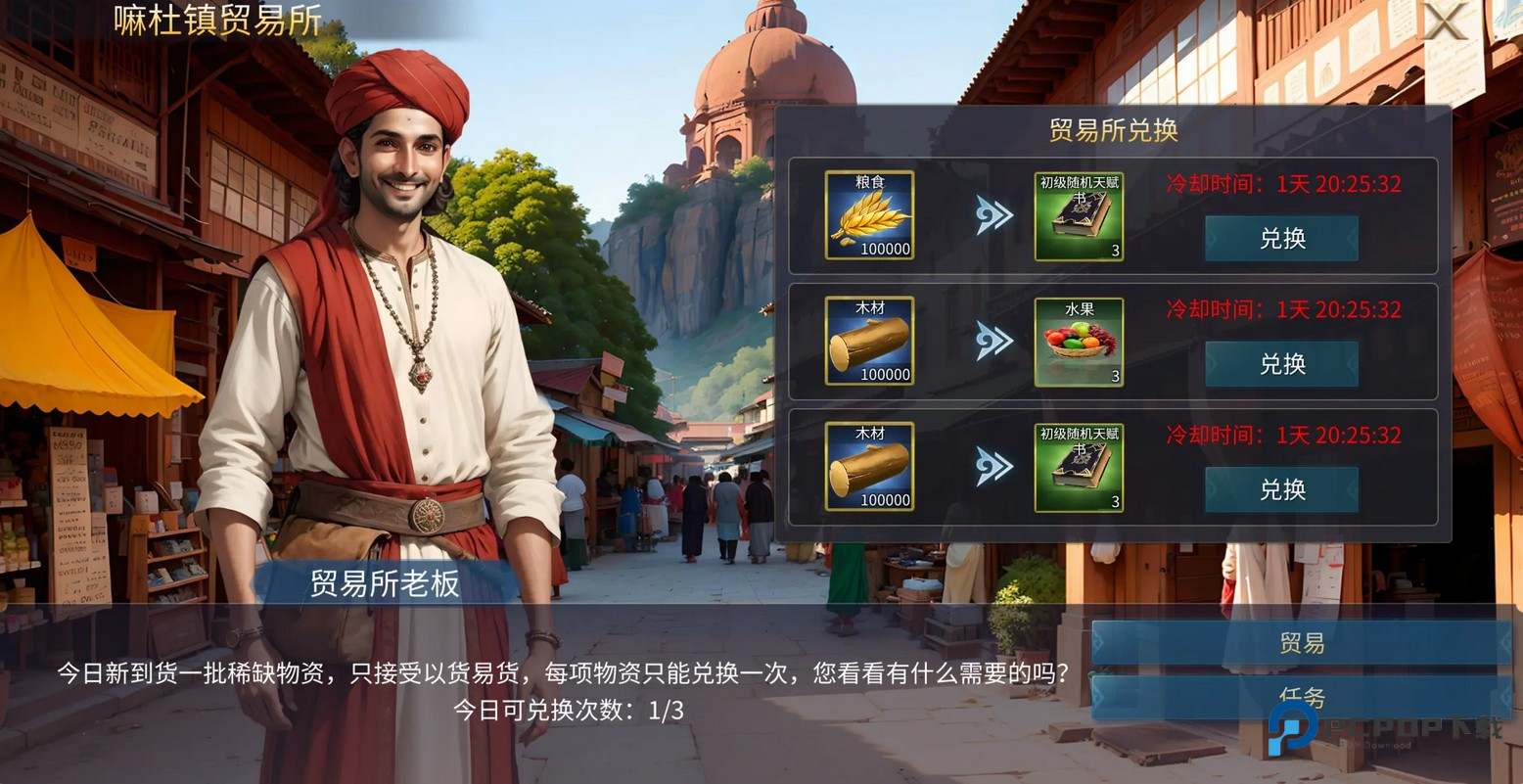Click 兑换 in the wood-for-talent-book row
The height and width of the screenshot is (784, 1523).
(1281, 489)
